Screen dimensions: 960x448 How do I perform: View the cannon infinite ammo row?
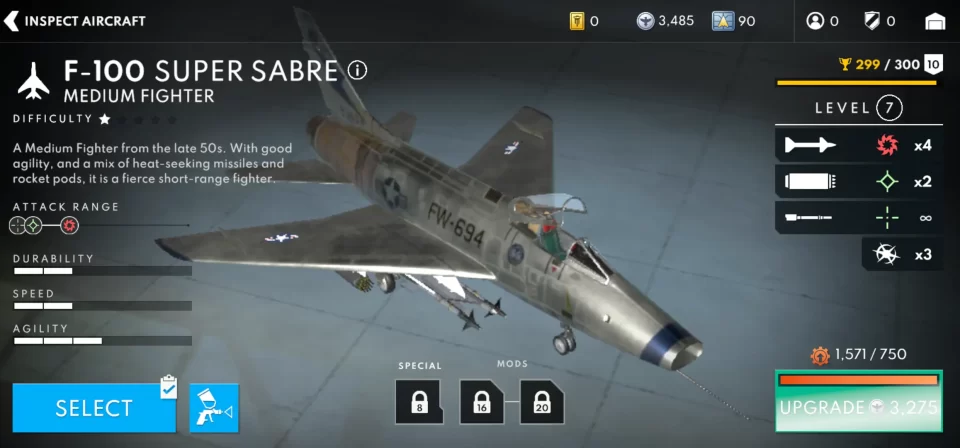coord(858,217)
